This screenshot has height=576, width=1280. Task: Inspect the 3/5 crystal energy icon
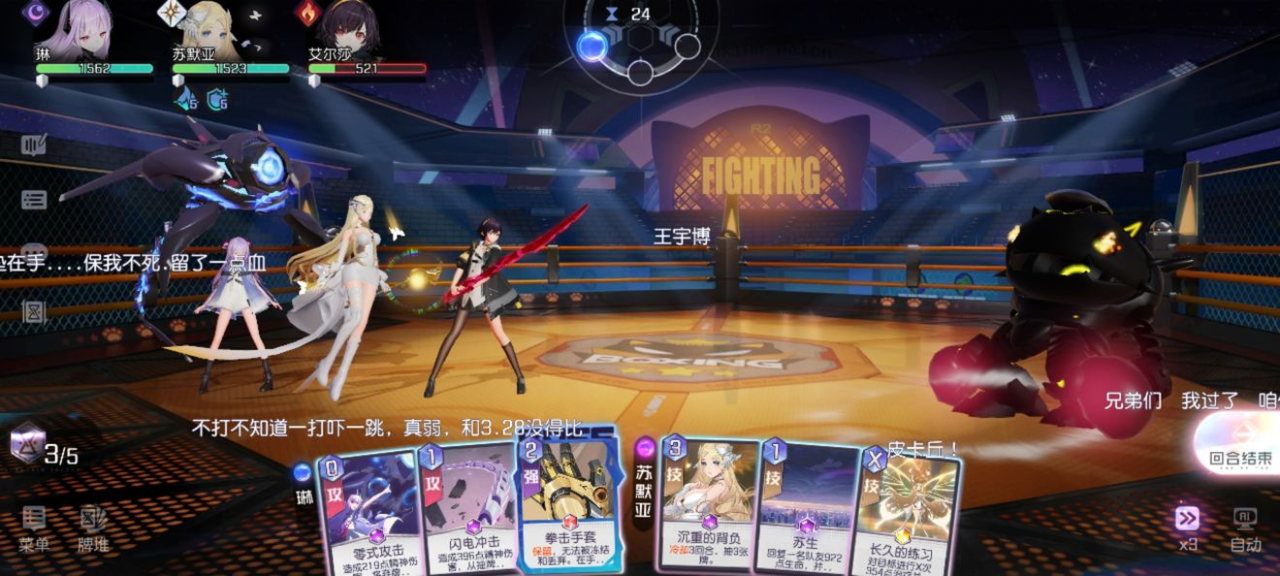point(28,442)
